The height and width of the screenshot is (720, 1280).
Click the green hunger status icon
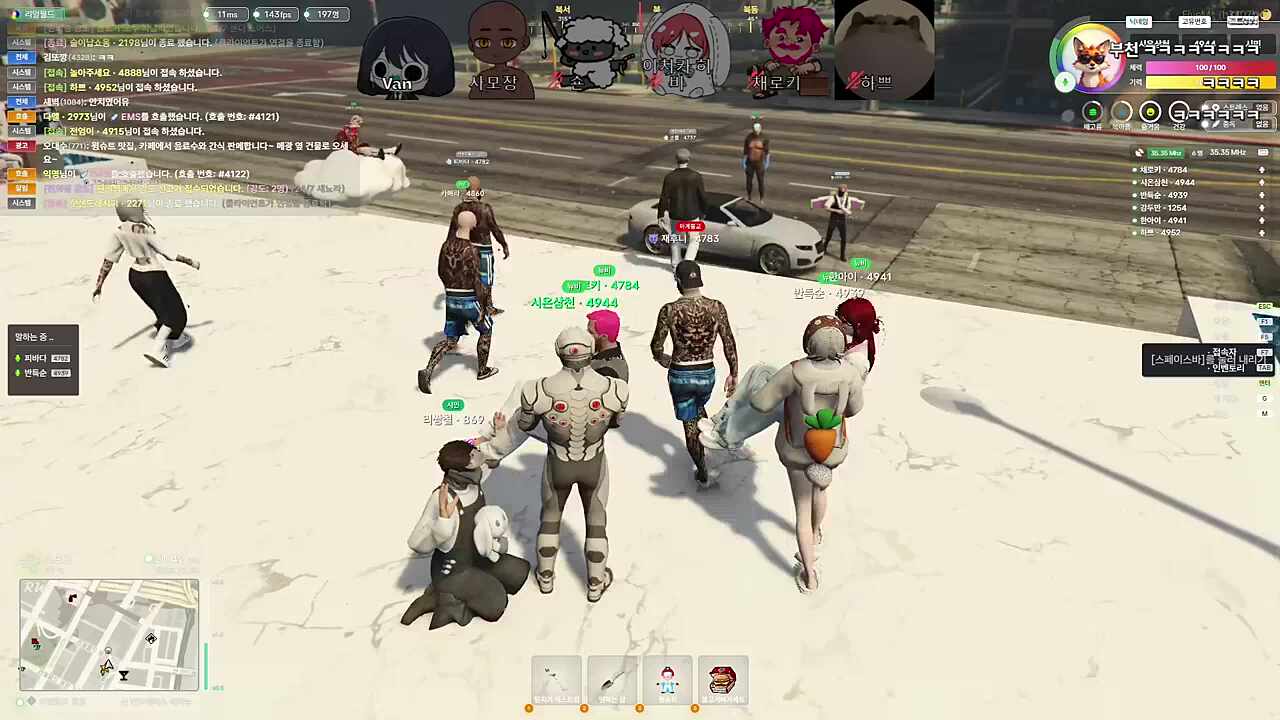click(1093, 113)
